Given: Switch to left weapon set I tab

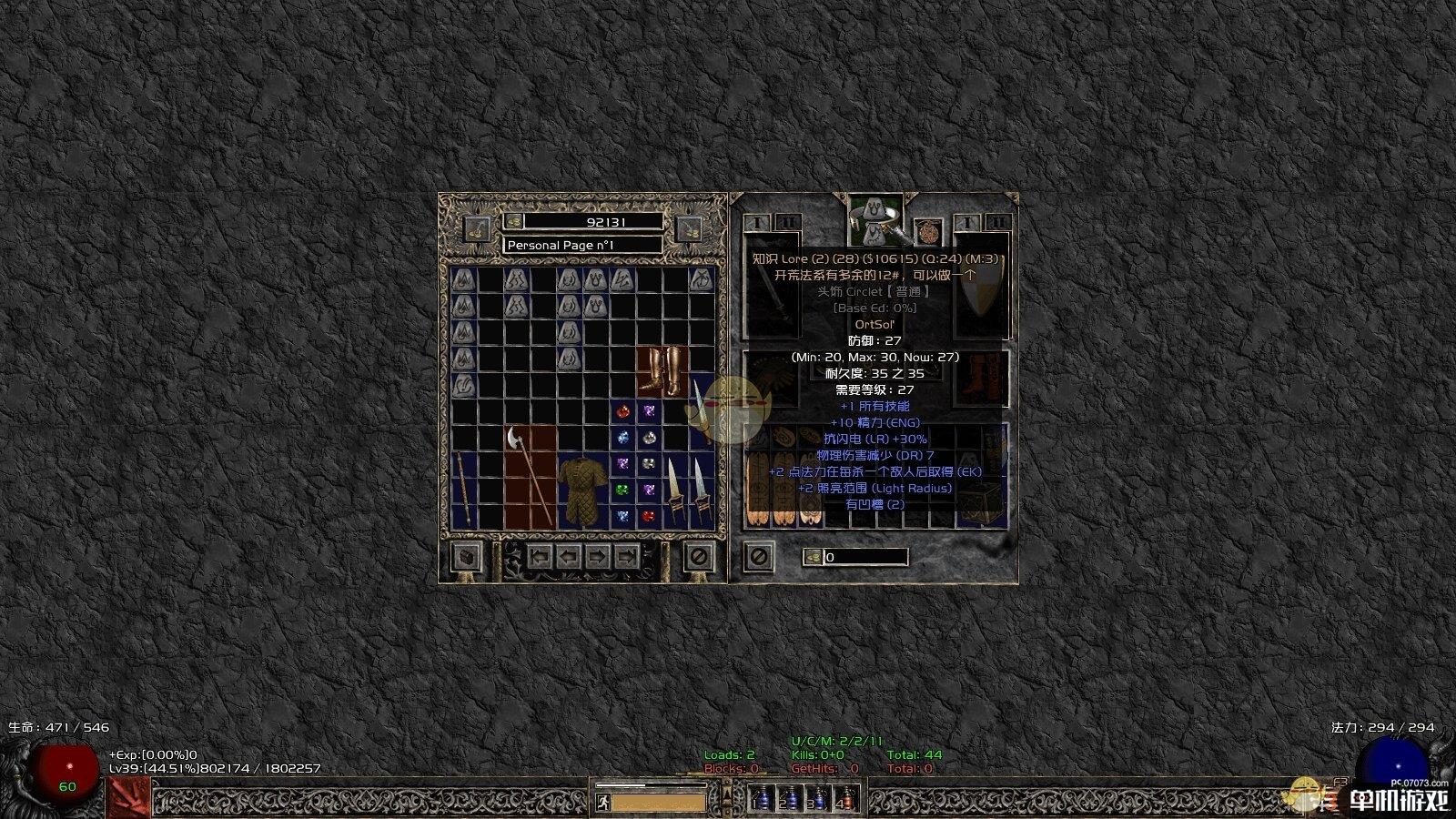Looking at the screenshot, I should [757, 222].
